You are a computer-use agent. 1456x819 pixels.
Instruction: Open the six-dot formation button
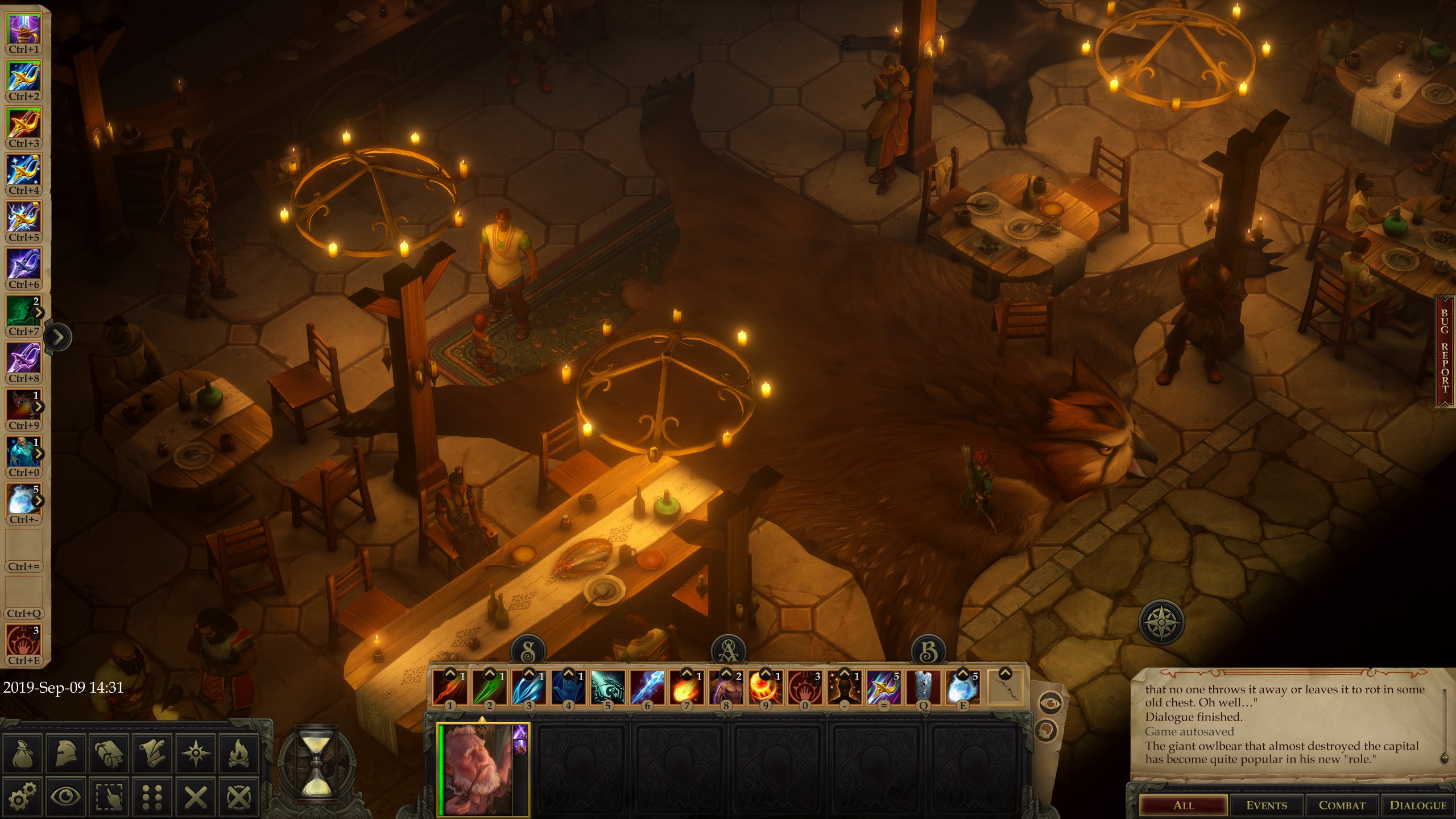pos(152,796)
